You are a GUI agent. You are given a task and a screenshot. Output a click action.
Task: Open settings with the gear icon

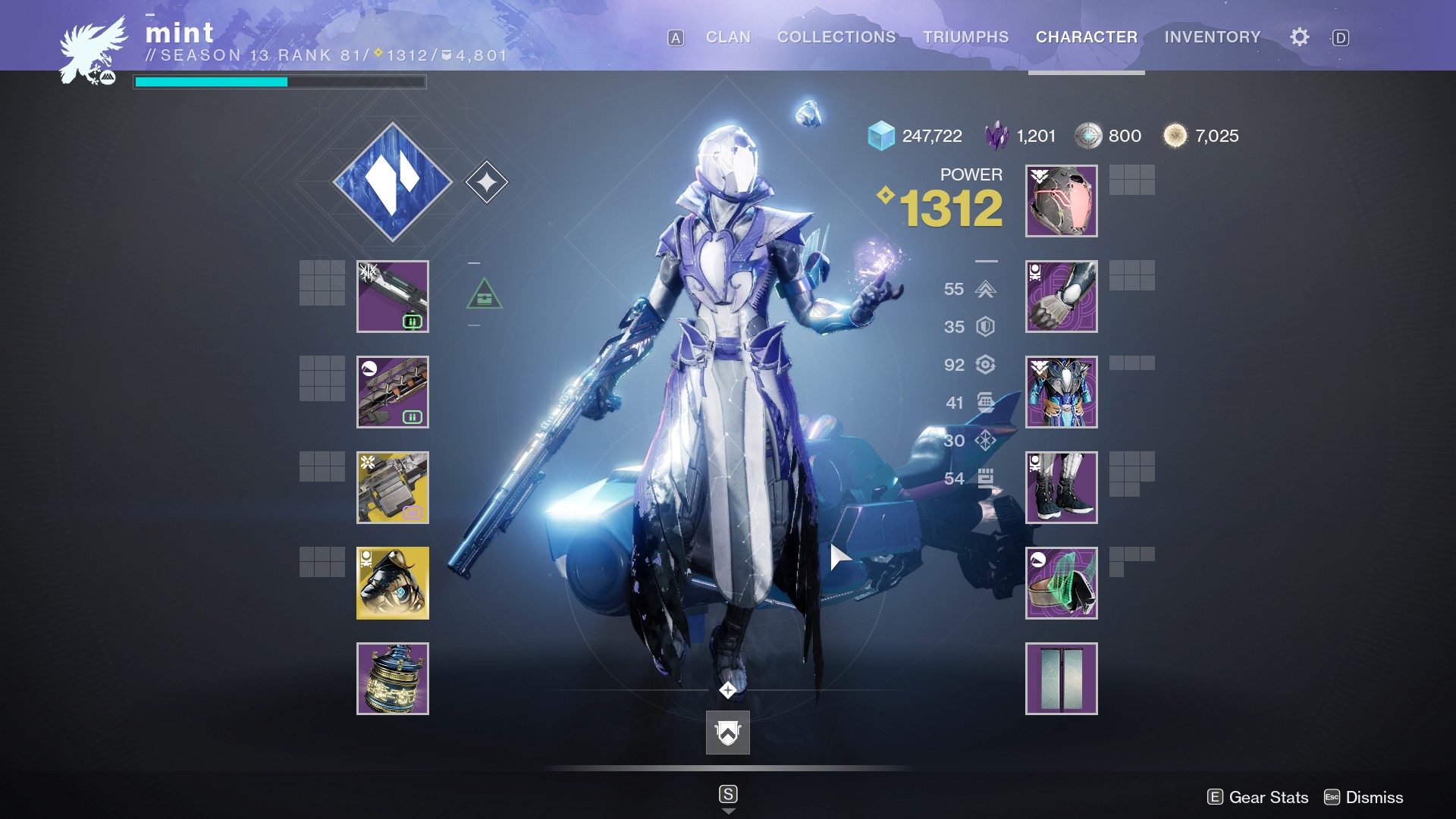tap(1299, 37)
